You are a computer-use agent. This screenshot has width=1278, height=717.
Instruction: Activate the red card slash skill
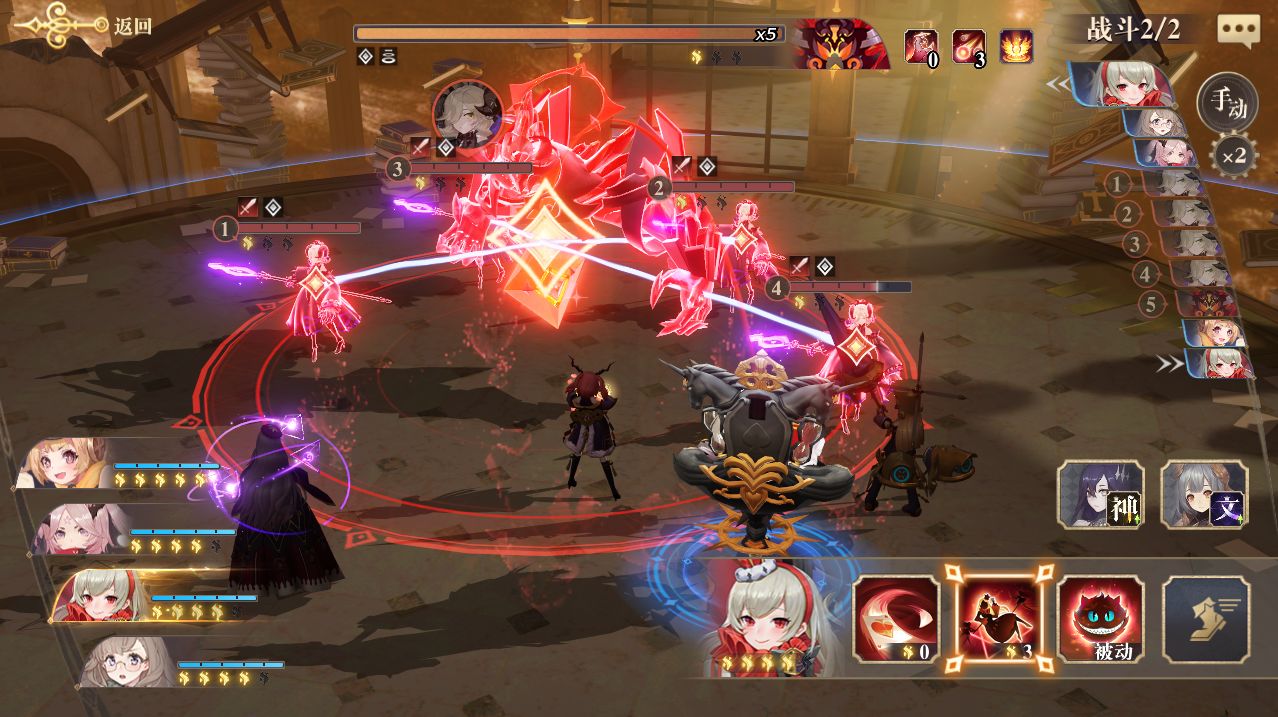(896, 618)
